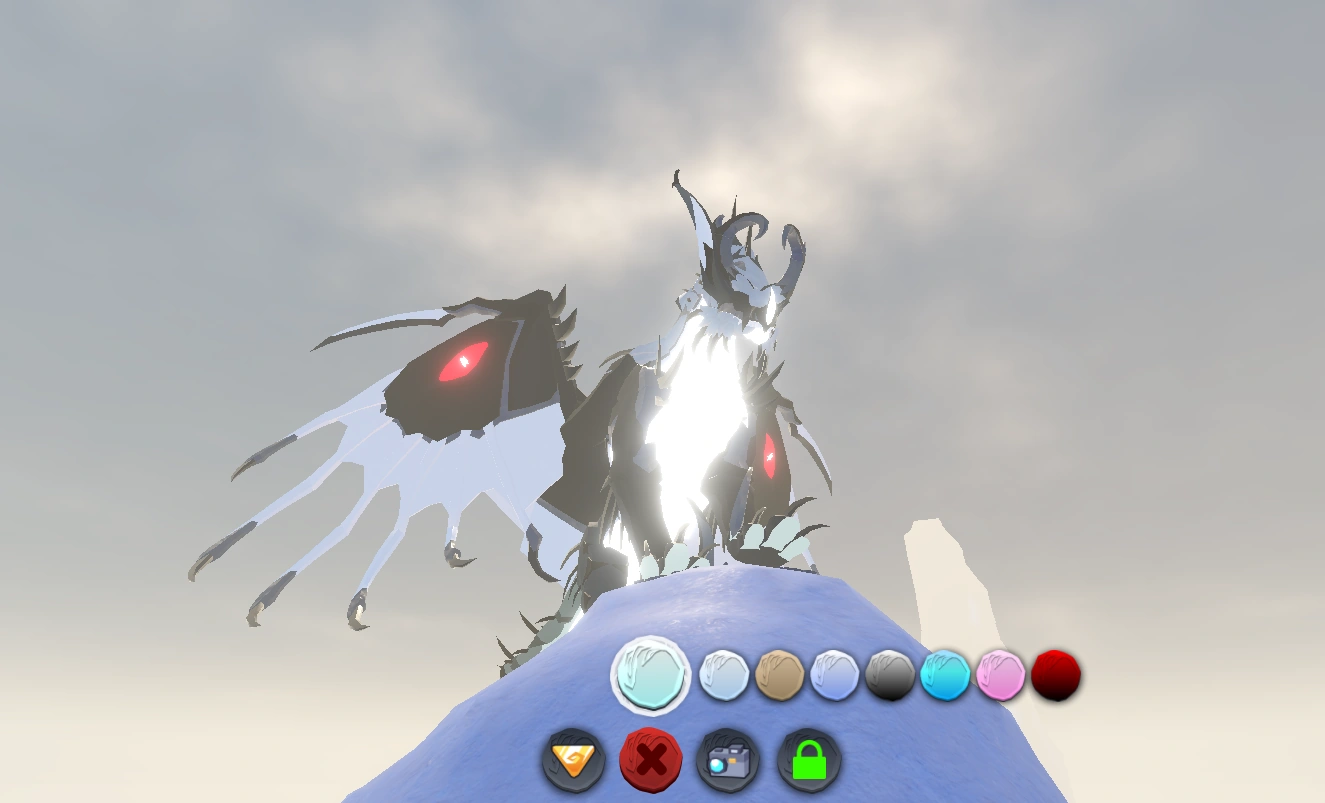
Task: Cancel customization with the X button
Action: coord(650,760)
